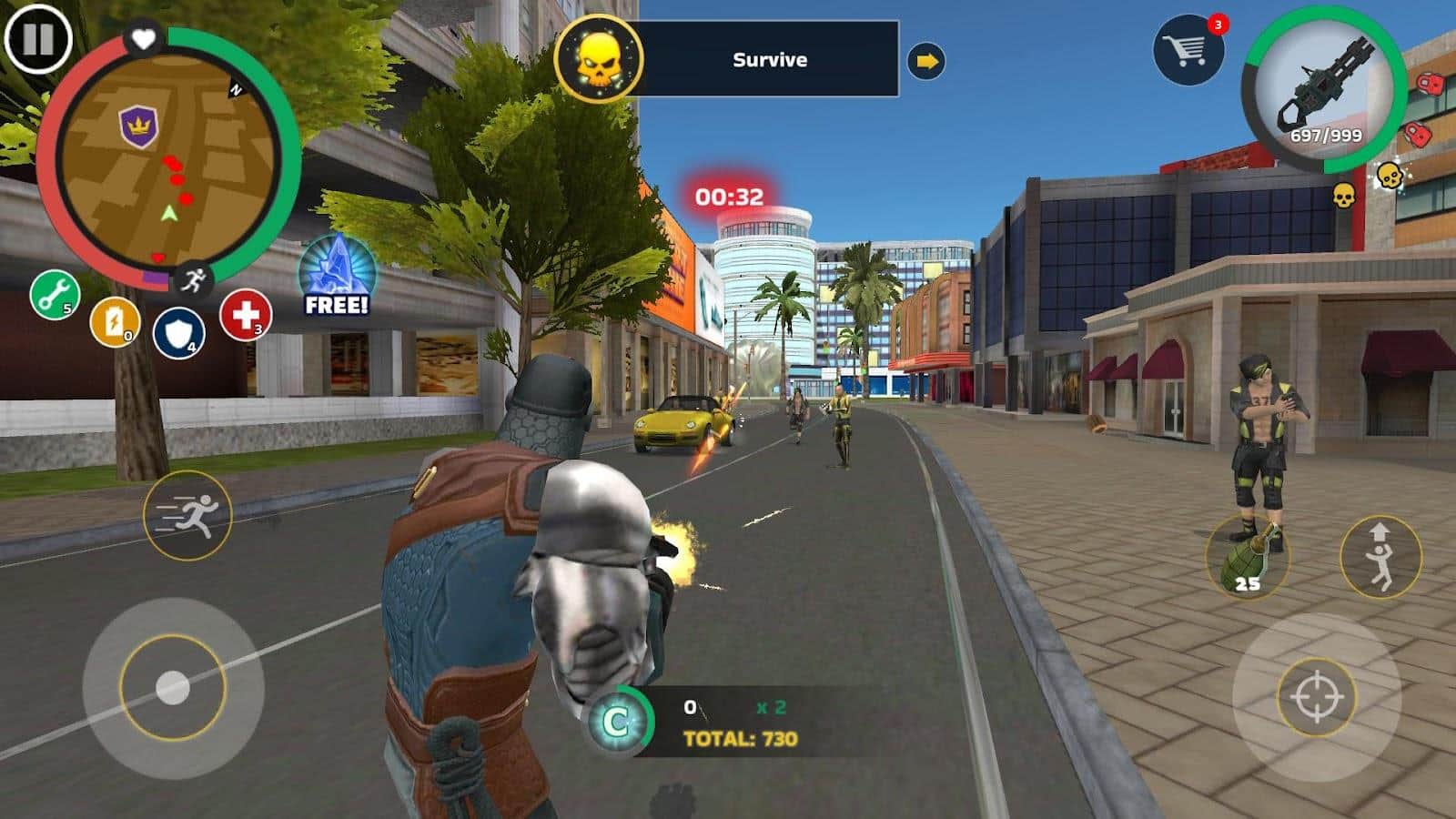Use the green wrench repair item
The image size is (1456, 819).
[x=55, y=295]
